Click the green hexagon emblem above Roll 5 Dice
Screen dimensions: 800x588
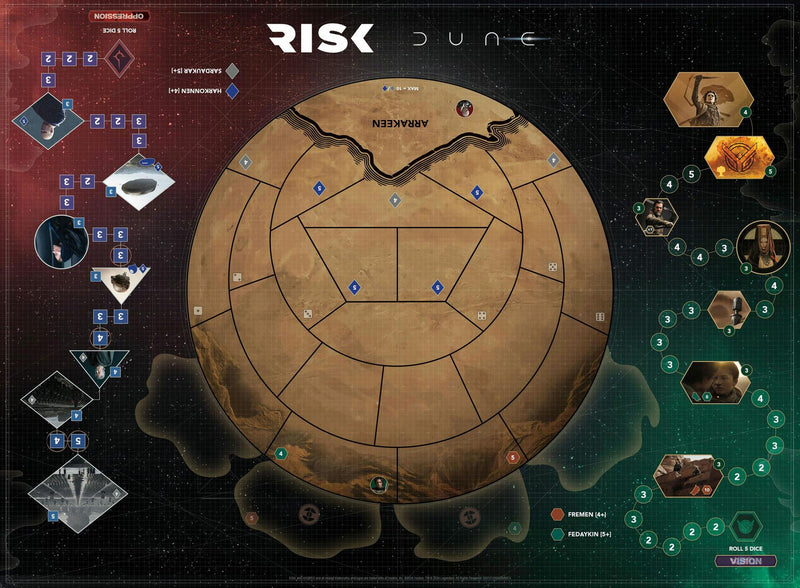click(746, 527)
